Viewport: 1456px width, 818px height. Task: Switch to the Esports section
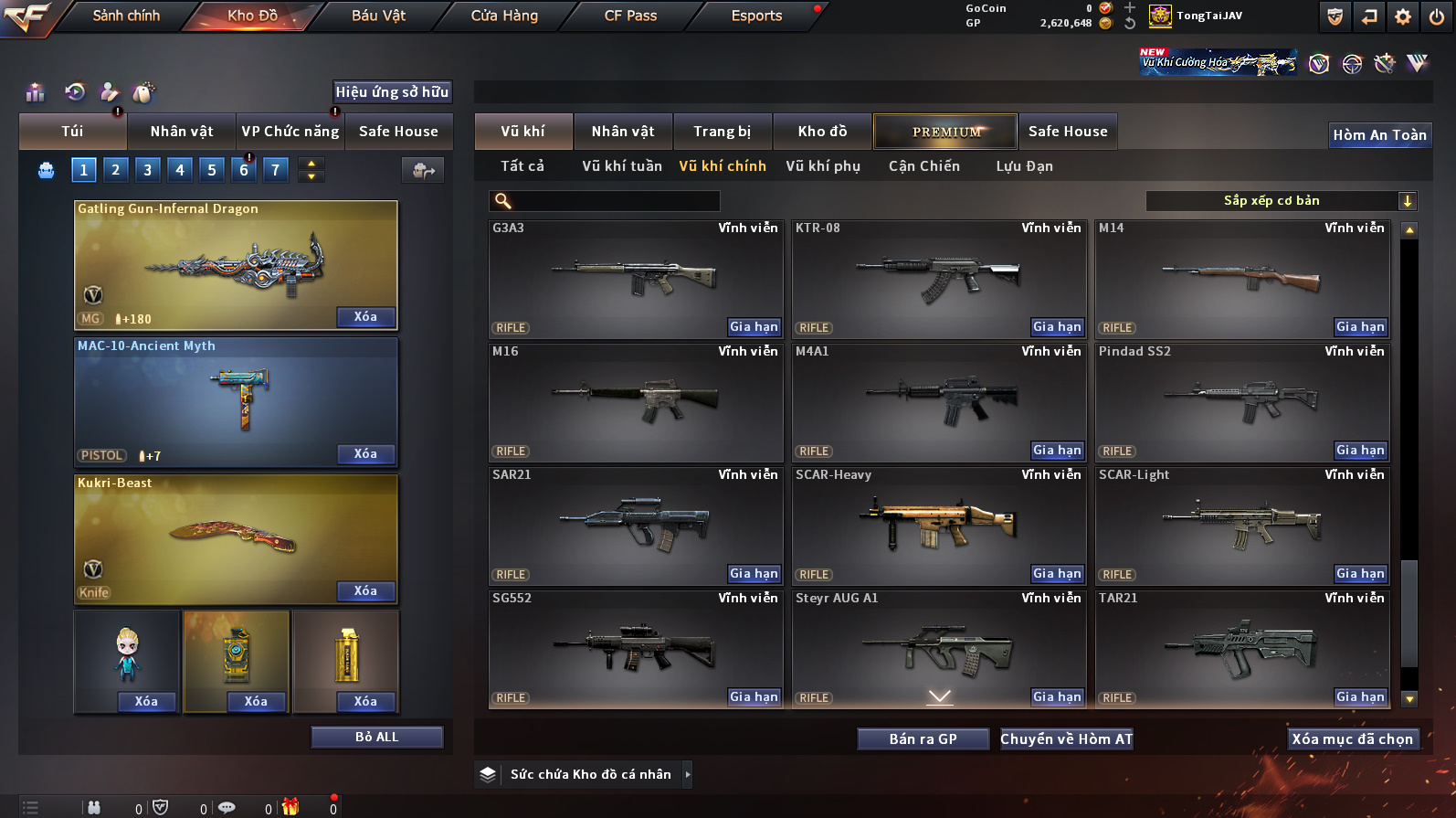click(x=756, y=16)
